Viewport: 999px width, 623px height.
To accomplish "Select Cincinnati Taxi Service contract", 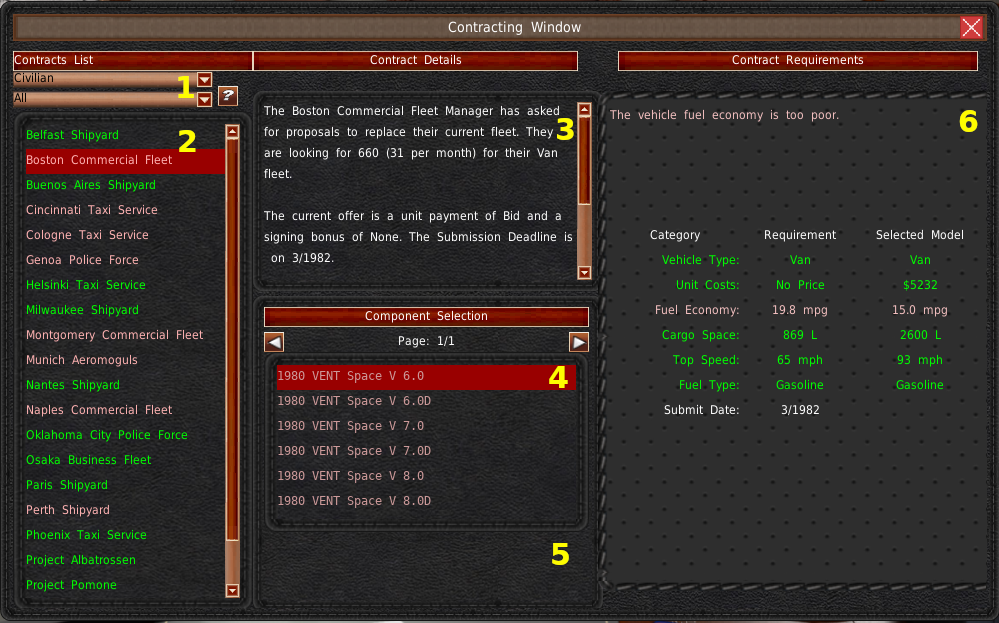I will pos(92,210).
